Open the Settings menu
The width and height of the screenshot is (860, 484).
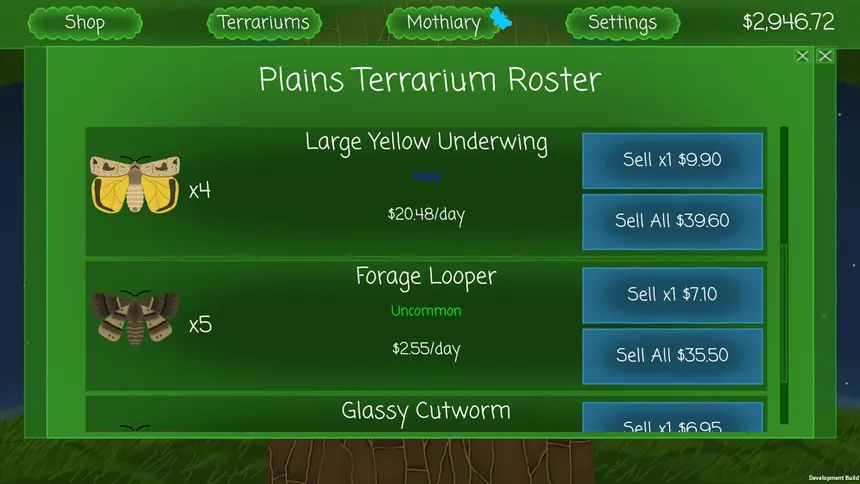pos(622,22)
